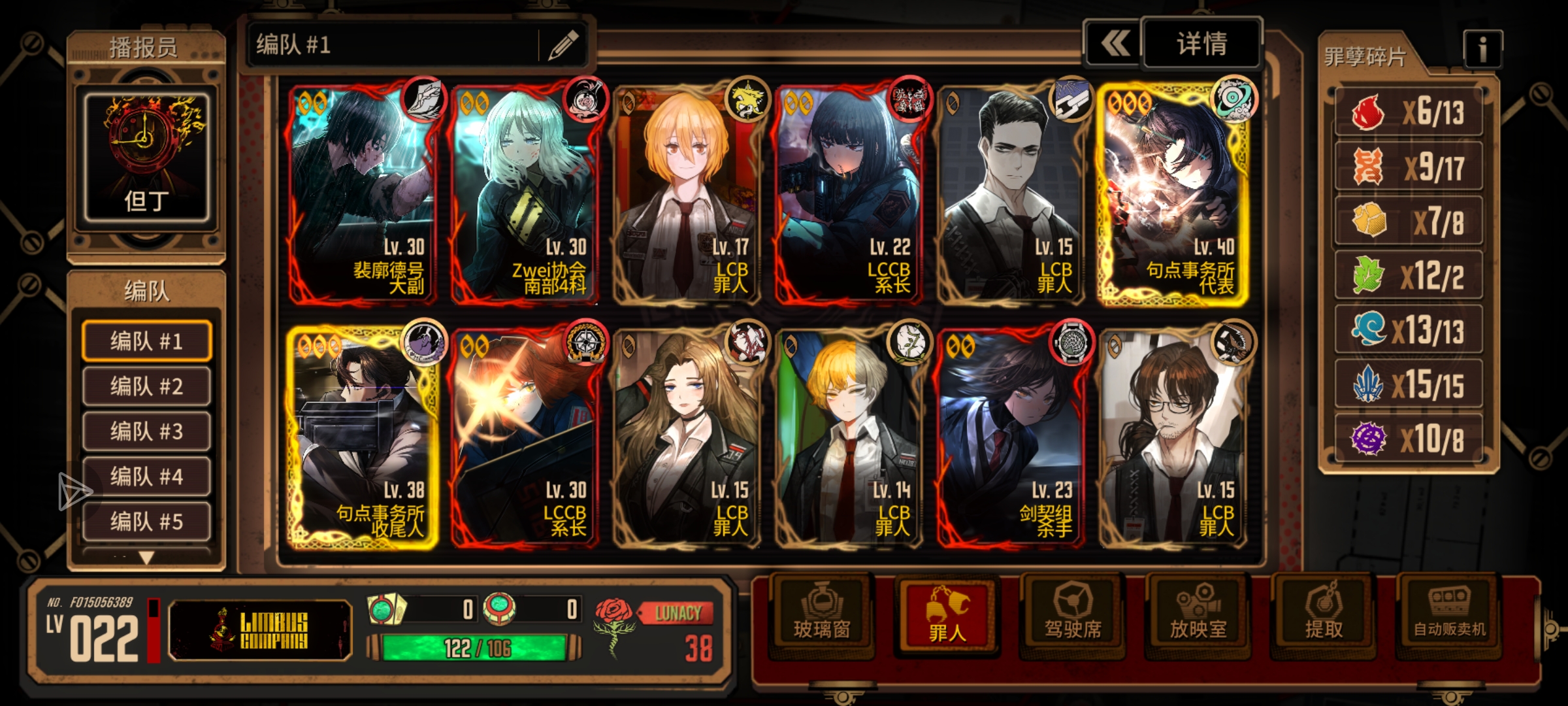Select the Lv. 23 剑契组杀手 card
The image size is (1568, 706).
(1011, 437)
